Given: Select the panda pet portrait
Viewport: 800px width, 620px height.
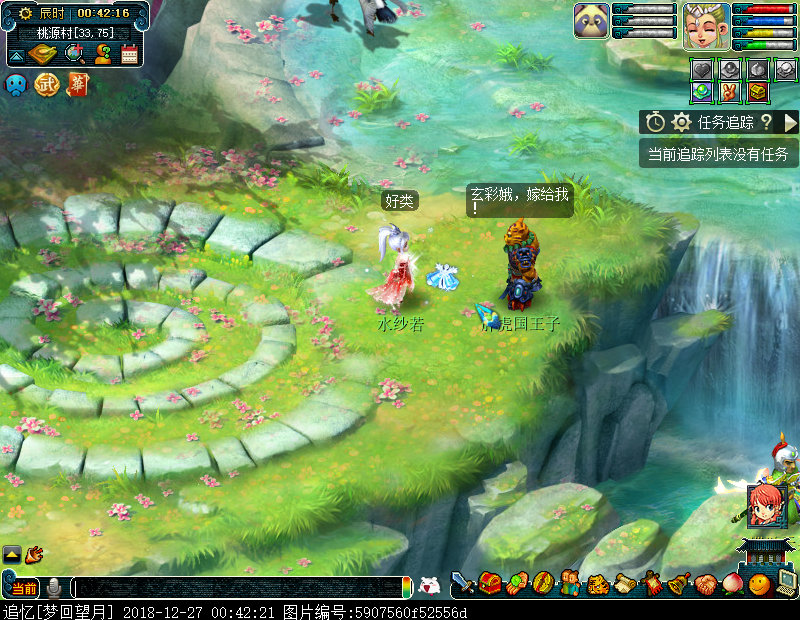Looking at the screenshot, I should coord(591,21).
